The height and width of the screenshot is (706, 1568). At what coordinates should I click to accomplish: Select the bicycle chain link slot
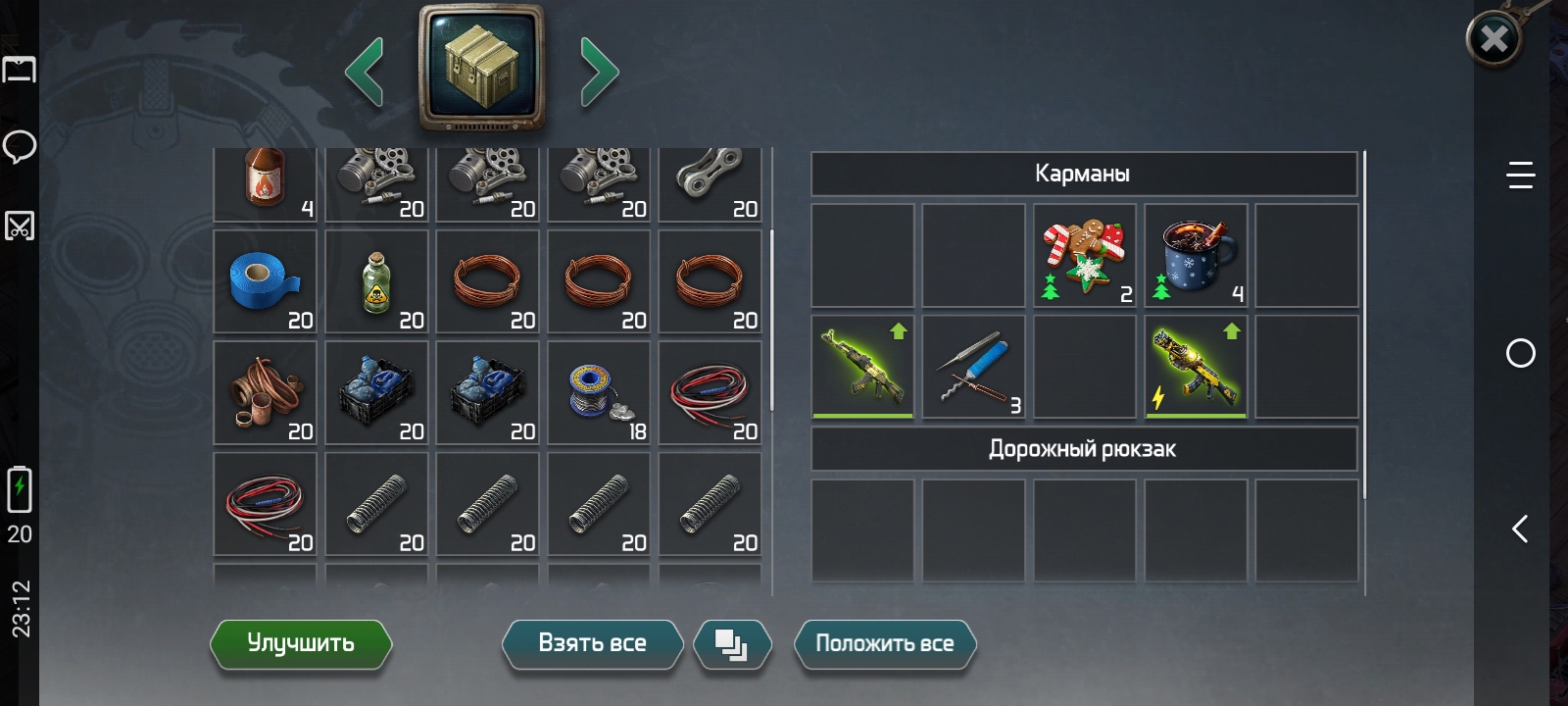tap(710, 180)
